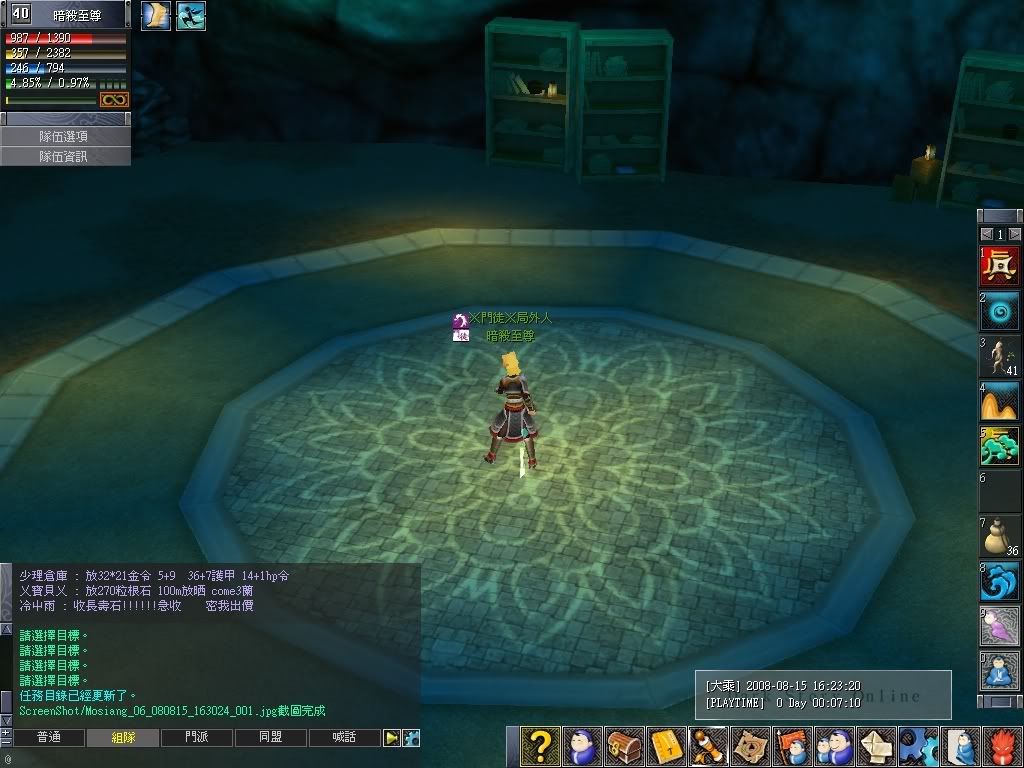Viewport: 1024px width, 768px height.
Task: Click the red flame icon in bottom bar
Action: point(1003,746)
